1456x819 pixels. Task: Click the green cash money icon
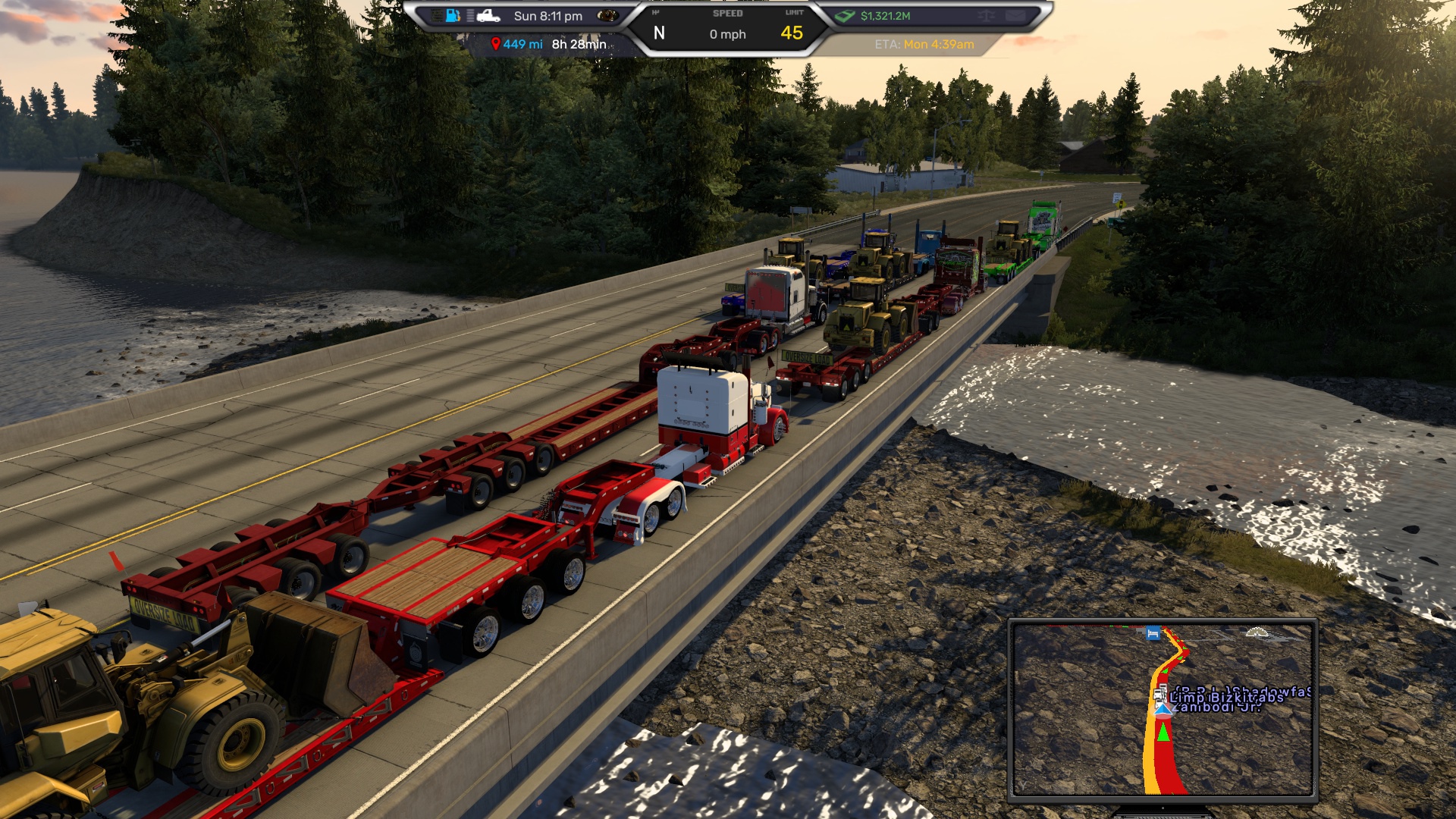click(x=845, y=15)
